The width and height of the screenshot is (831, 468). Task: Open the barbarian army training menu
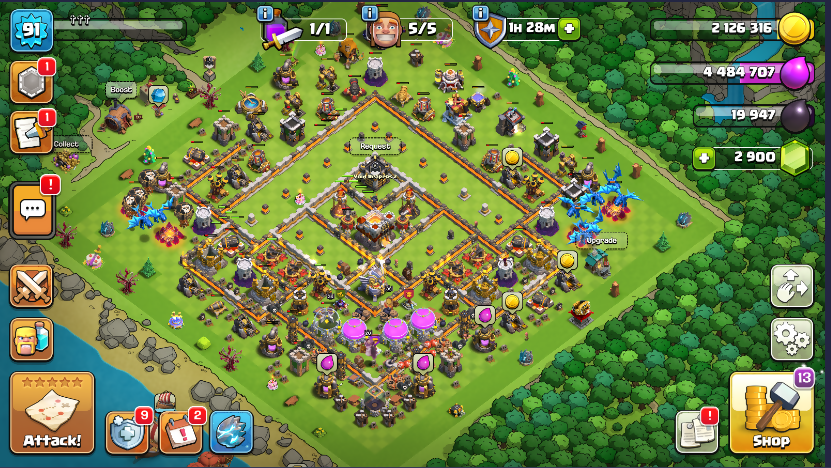point(31,340)
